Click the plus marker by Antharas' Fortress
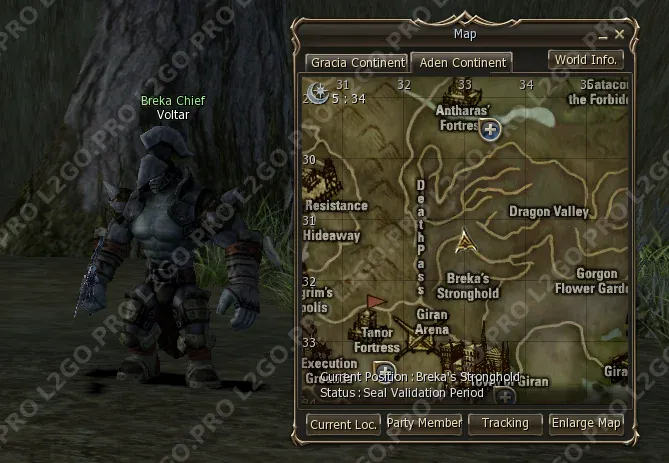 489,129
